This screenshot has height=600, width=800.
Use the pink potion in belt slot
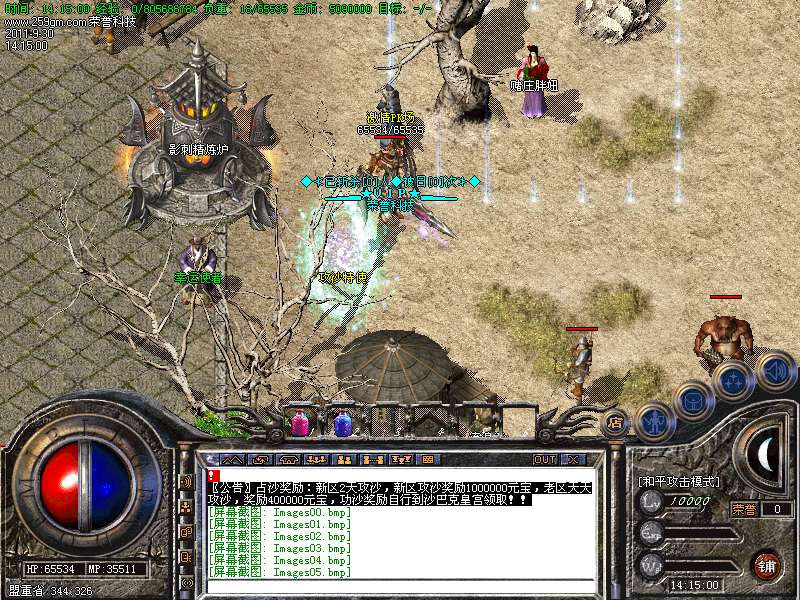point(300,422)
